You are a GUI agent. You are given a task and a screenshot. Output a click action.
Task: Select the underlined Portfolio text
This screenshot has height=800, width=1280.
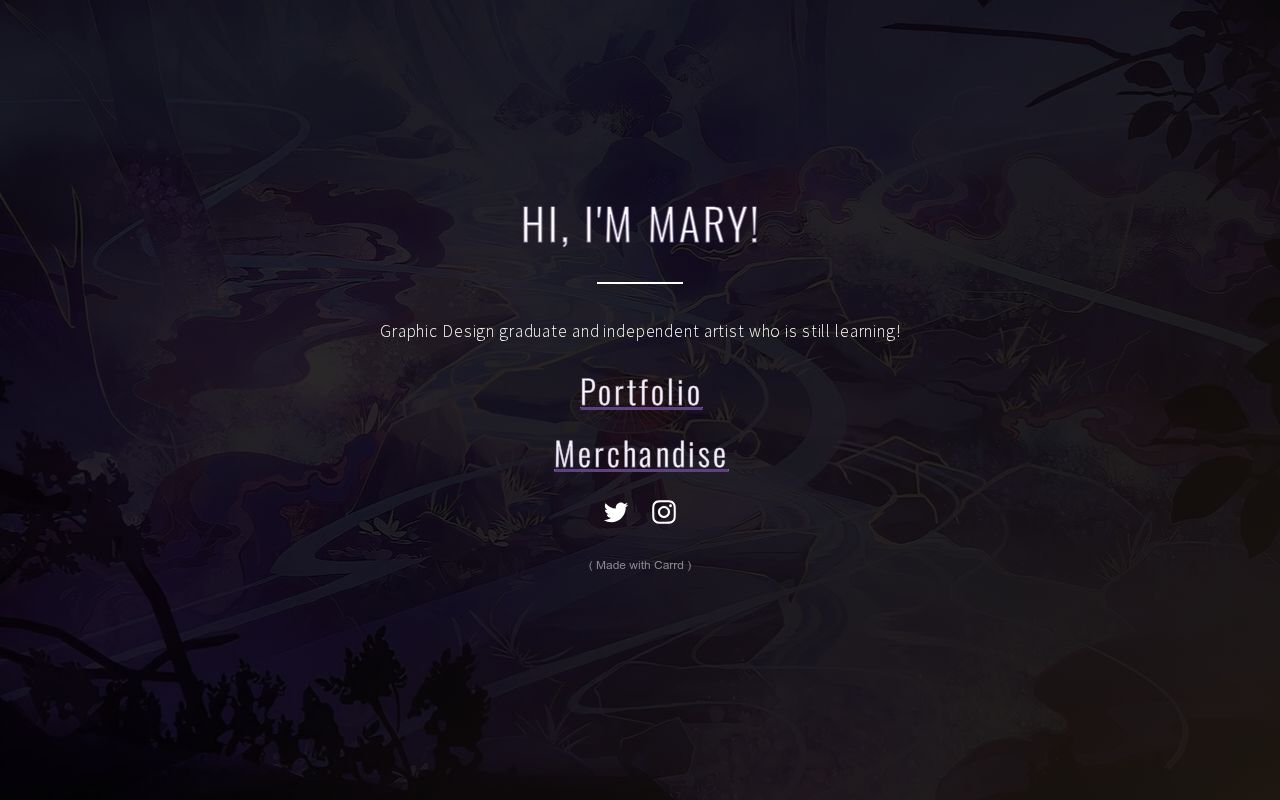(x=640, y=391)
